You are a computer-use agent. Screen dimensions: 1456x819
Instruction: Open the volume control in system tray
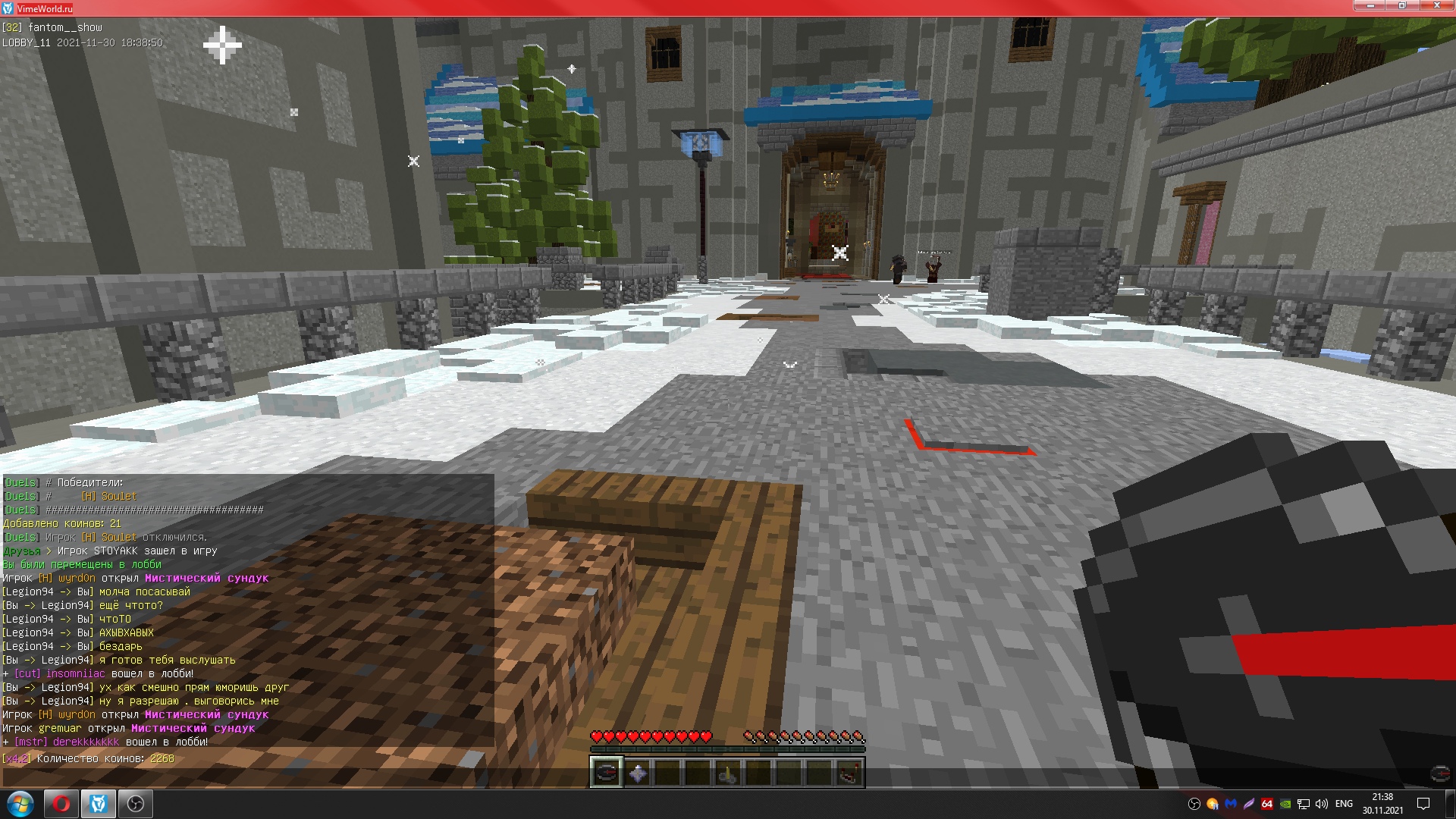click(x=1322, y=804)
